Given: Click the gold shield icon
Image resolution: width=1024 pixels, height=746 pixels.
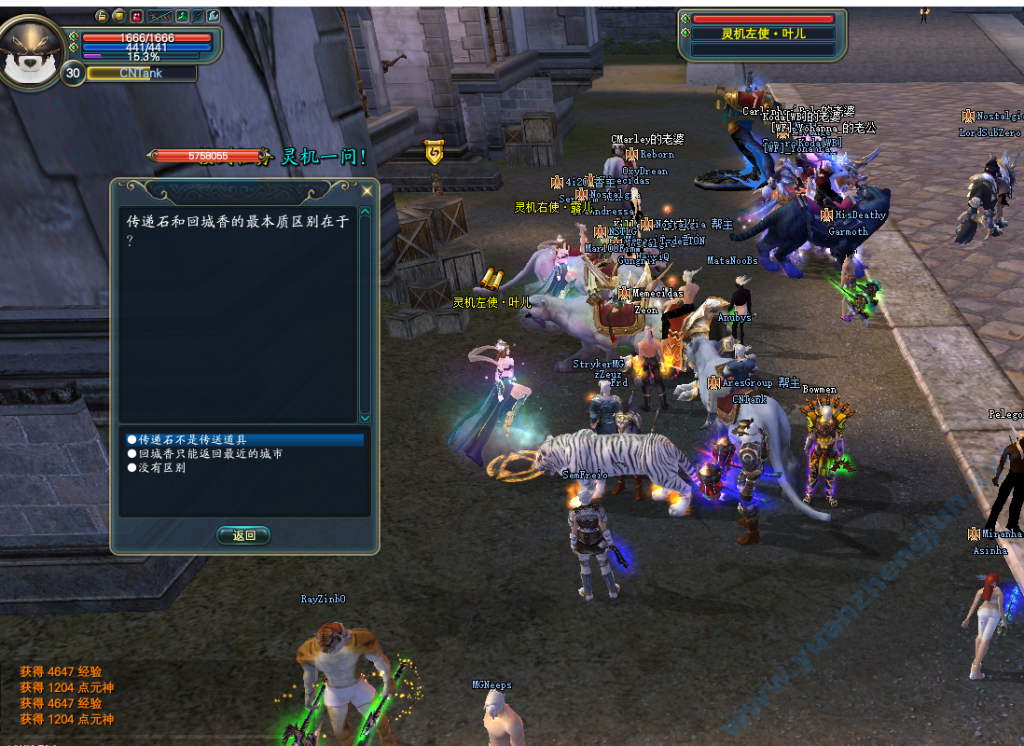Looking at the screenshot, I should pyautogui.click(x=118, y=16).
